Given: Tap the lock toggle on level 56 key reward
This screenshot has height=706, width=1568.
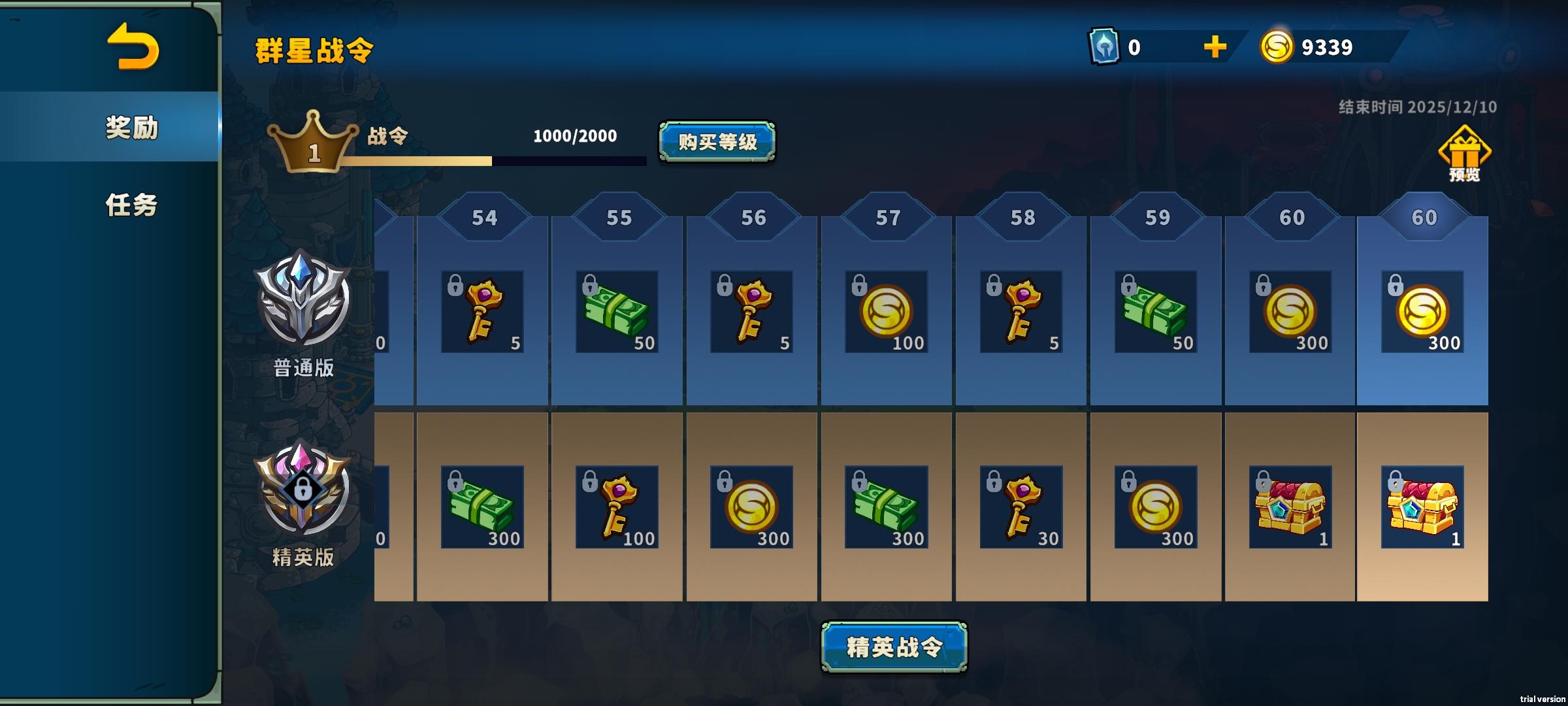Looking at the screenshot, I should coord(726,286).
